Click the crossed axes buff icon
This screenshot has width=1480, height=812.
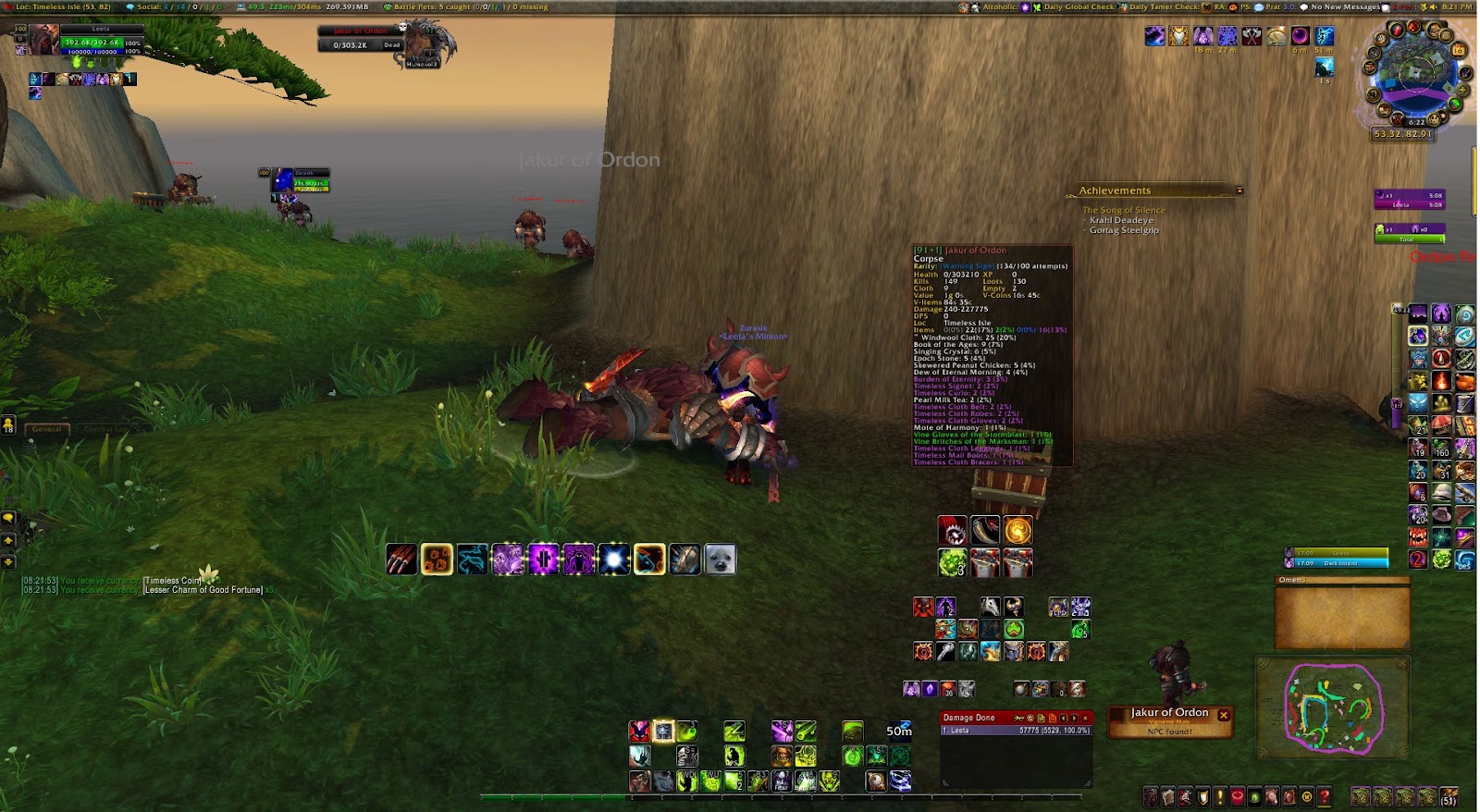click(x=1252, y=36)
